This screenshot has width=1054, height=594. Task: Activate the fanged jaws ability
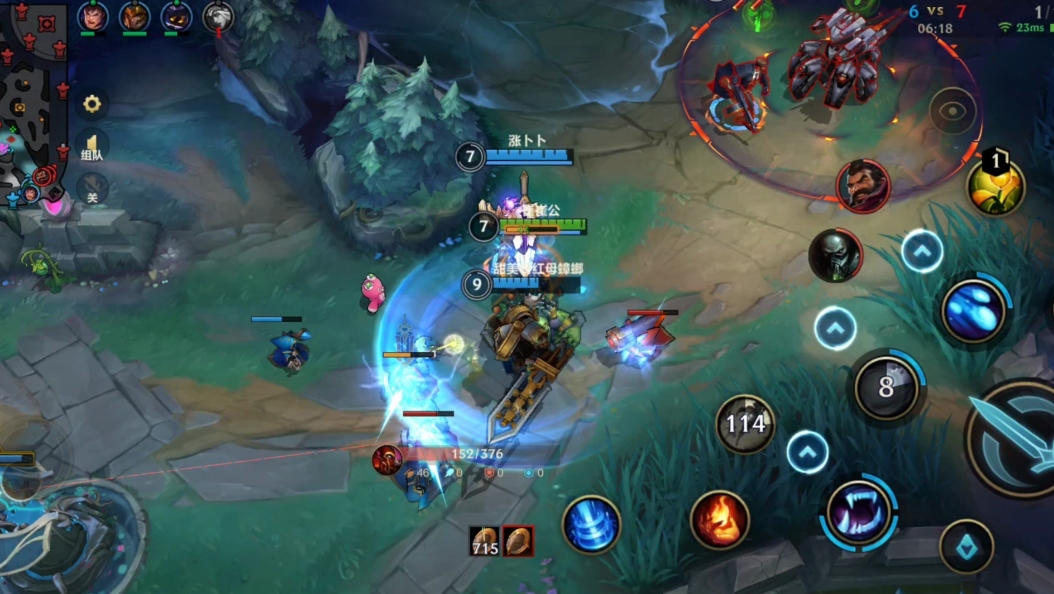tap(859, 513)
